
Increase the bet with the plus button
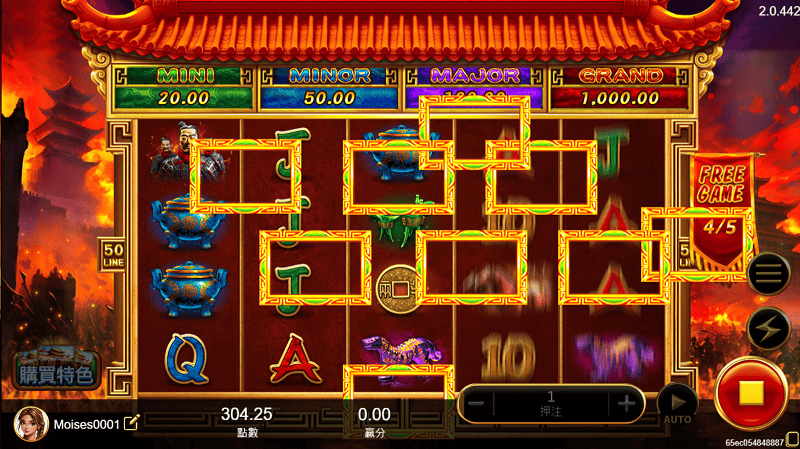627,403
